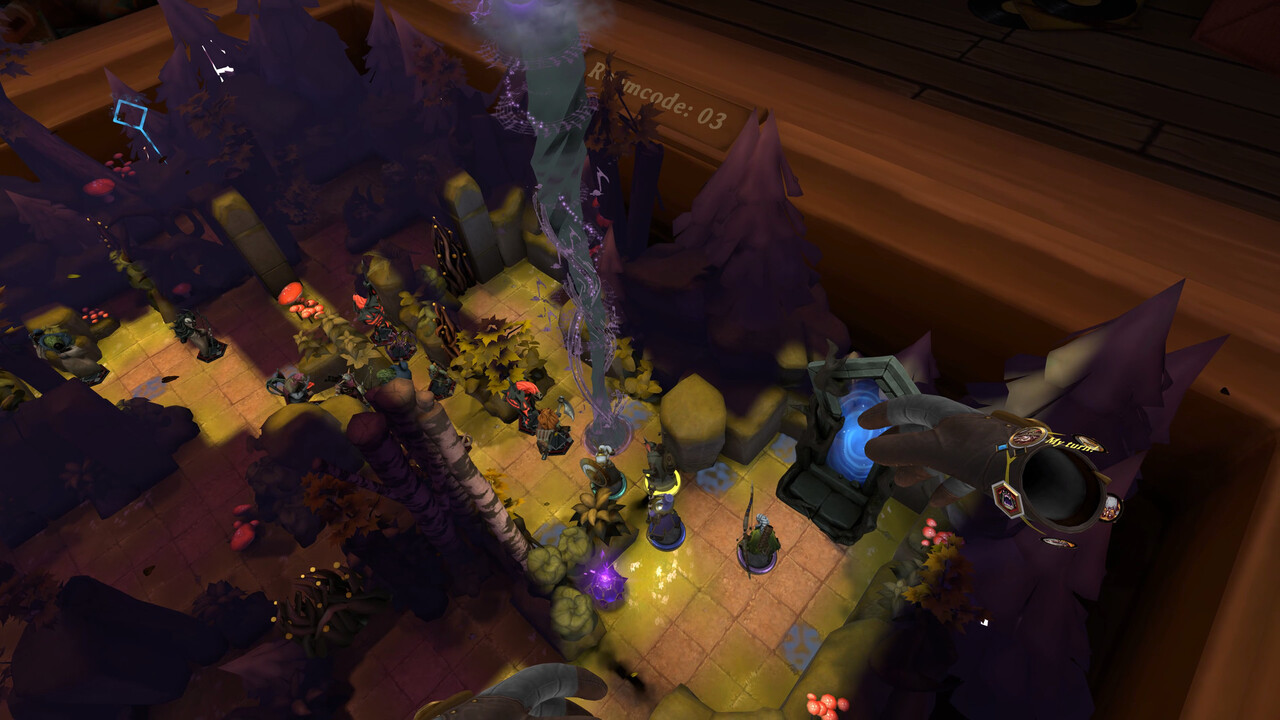1280x720 pixels.
Task: Select the hexagonal enemy portrait on the wristband
Action: [1005, 497]
